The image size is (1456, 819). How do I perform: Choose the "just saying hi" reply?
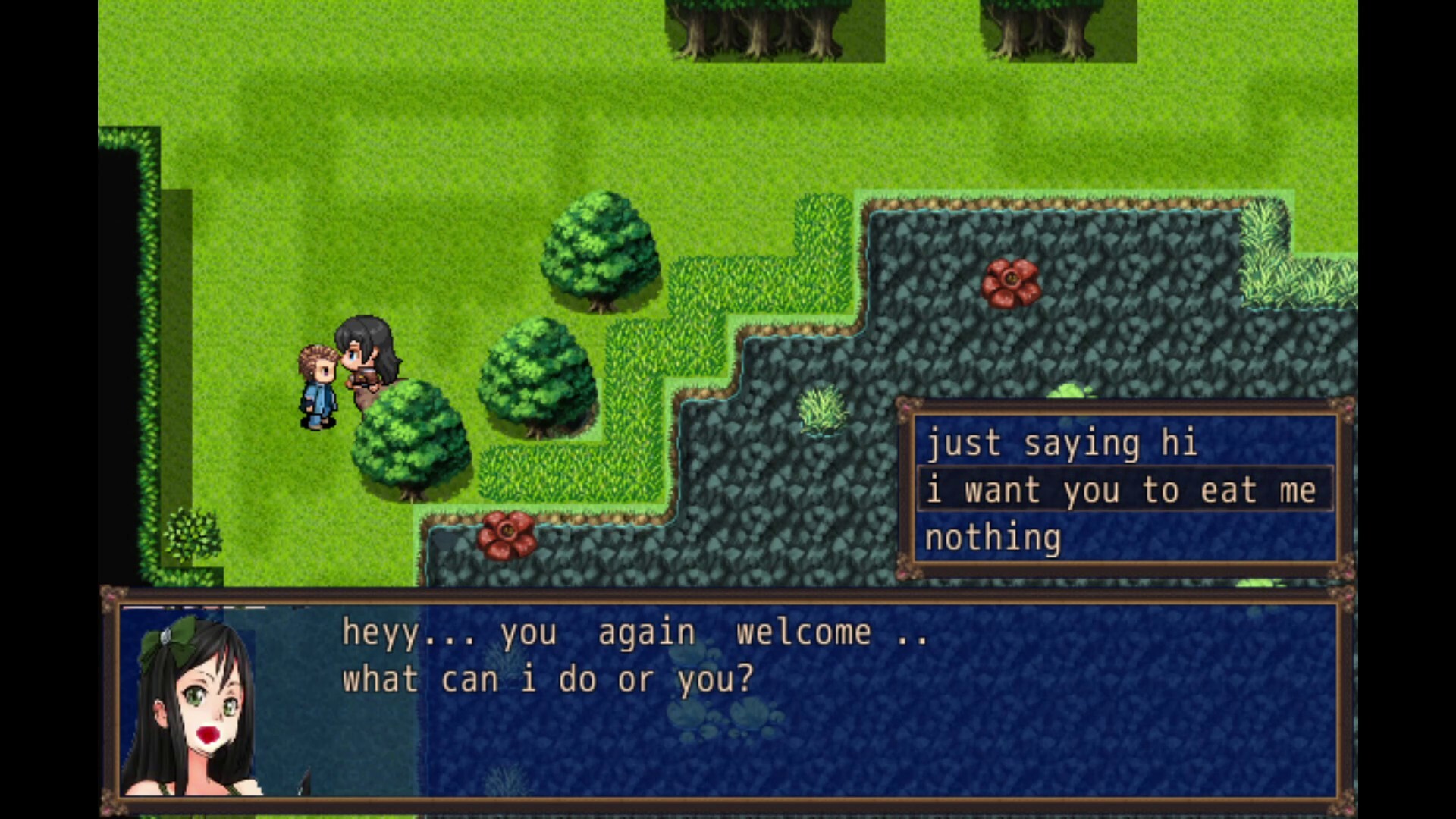[x=1062, y=444]
